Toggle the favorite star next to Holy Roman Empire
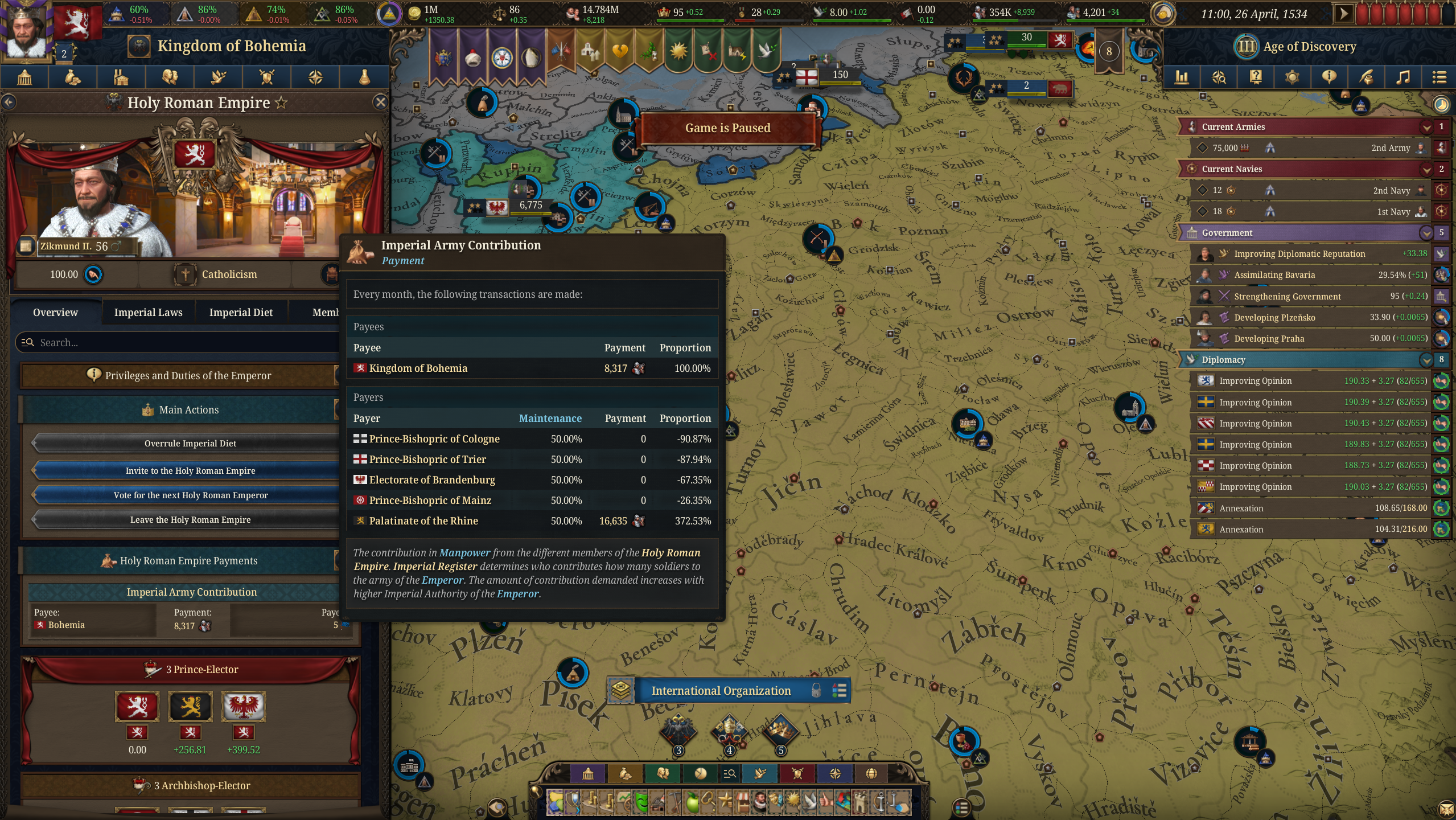 pos(281,103)
